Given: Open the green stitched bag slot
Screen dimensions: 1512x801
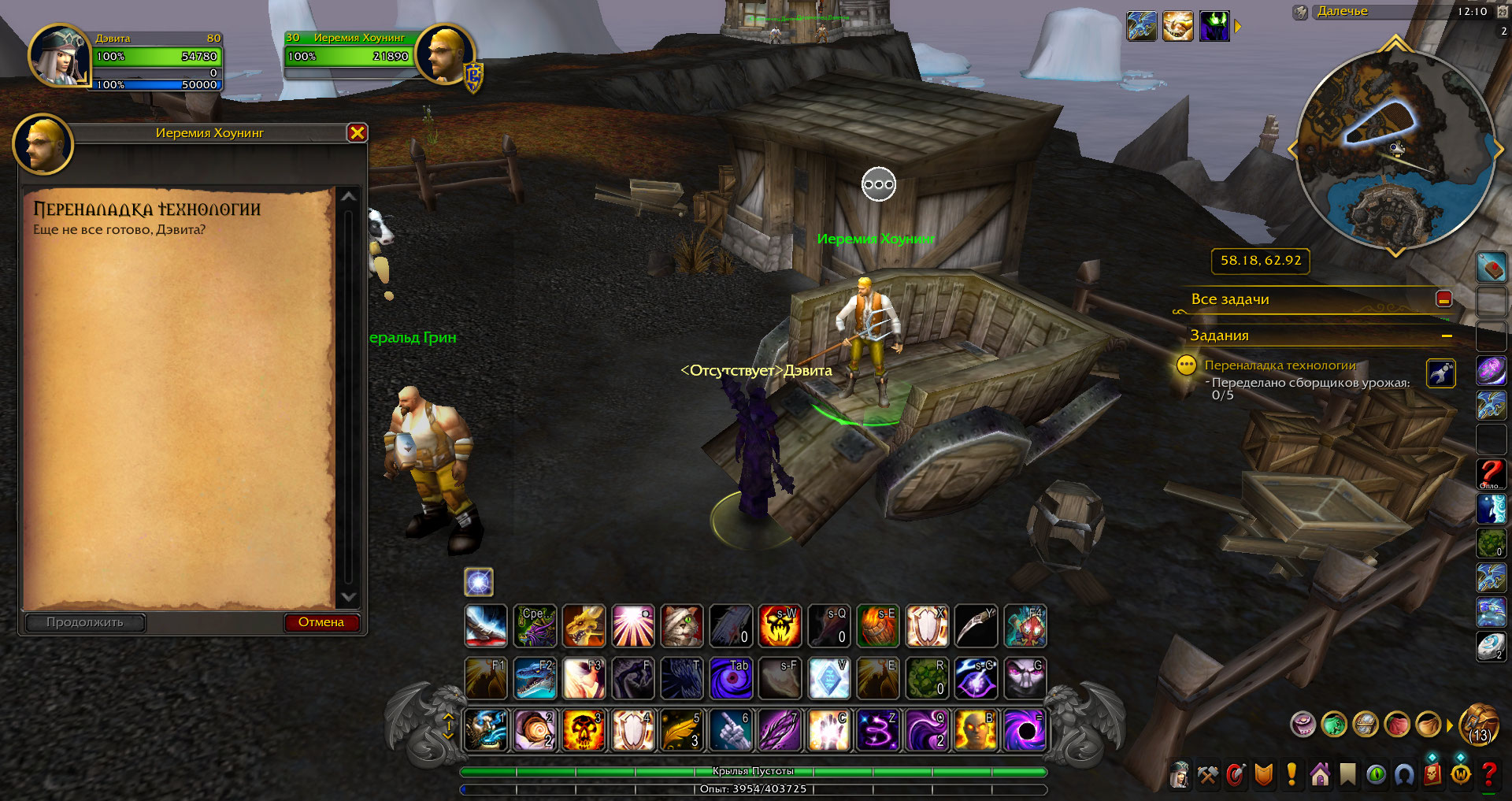Looking at the screenshot, I should [1334, 724].
